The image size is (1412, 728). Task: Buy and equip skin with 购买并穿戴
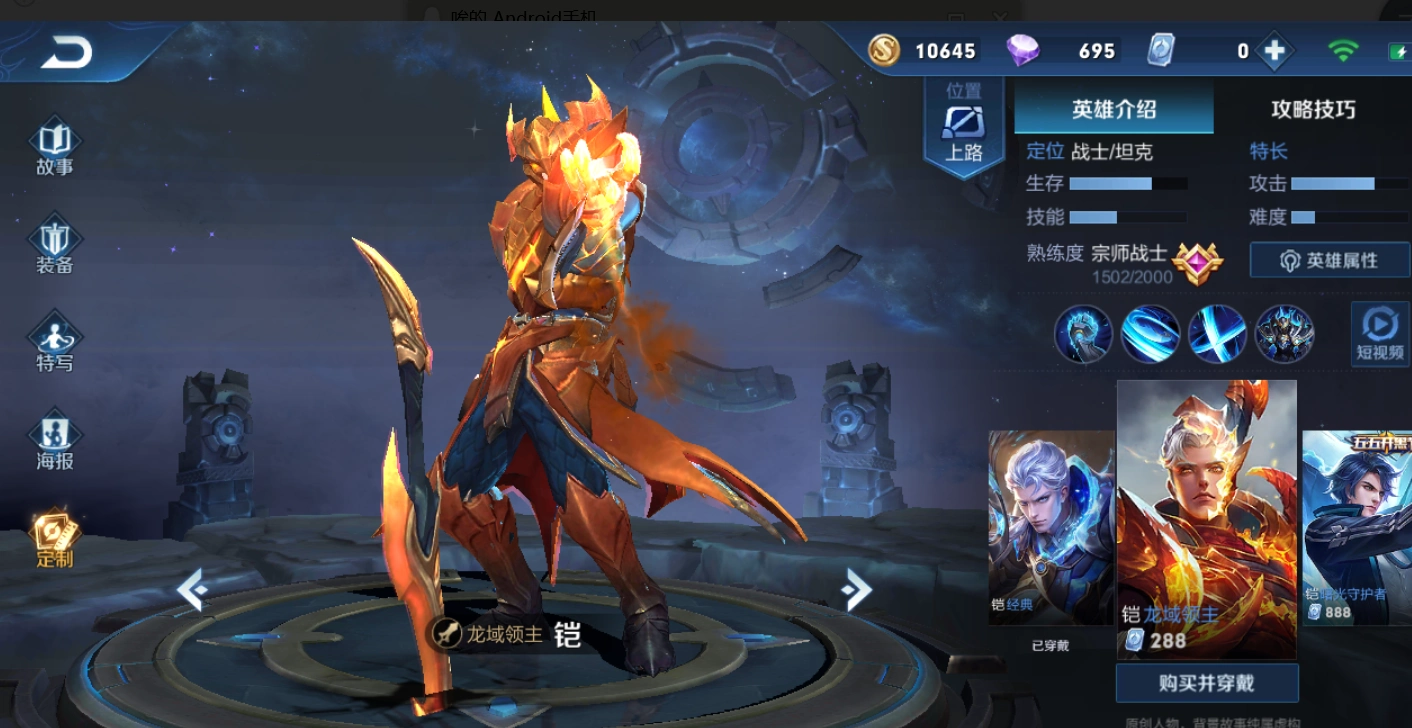(x=1207, y=684)
